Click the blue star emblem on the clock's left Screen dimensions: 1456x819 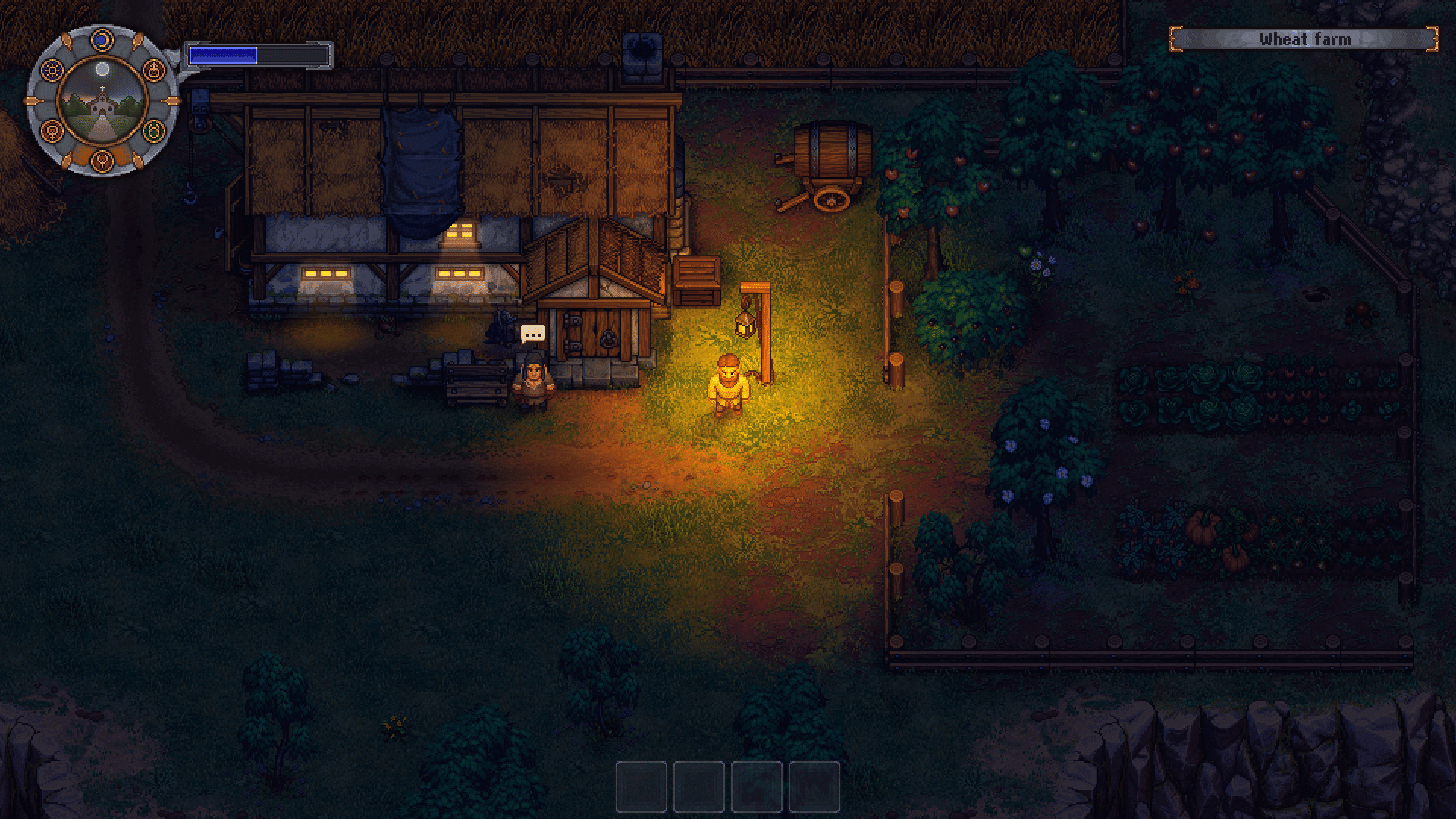(x=52, y=69)
